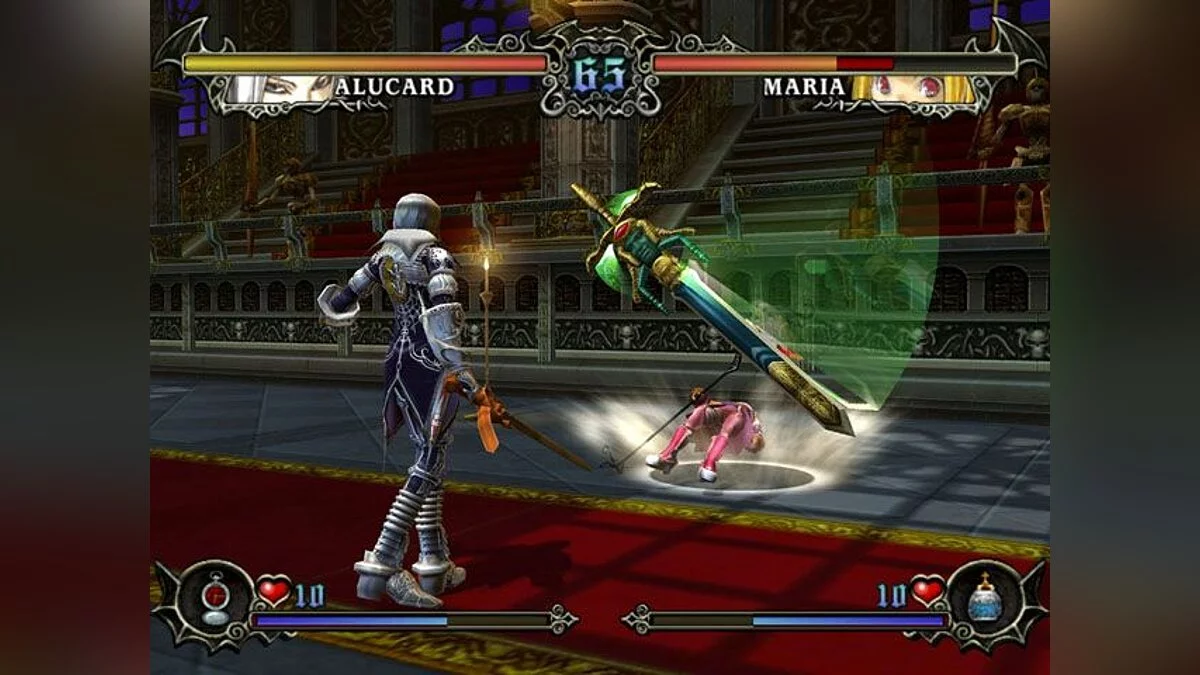The height and width of the screenshot is (675, 1200).
Task: Select Maria's holy water sub-weapon icon
Action: pos(983,598)
